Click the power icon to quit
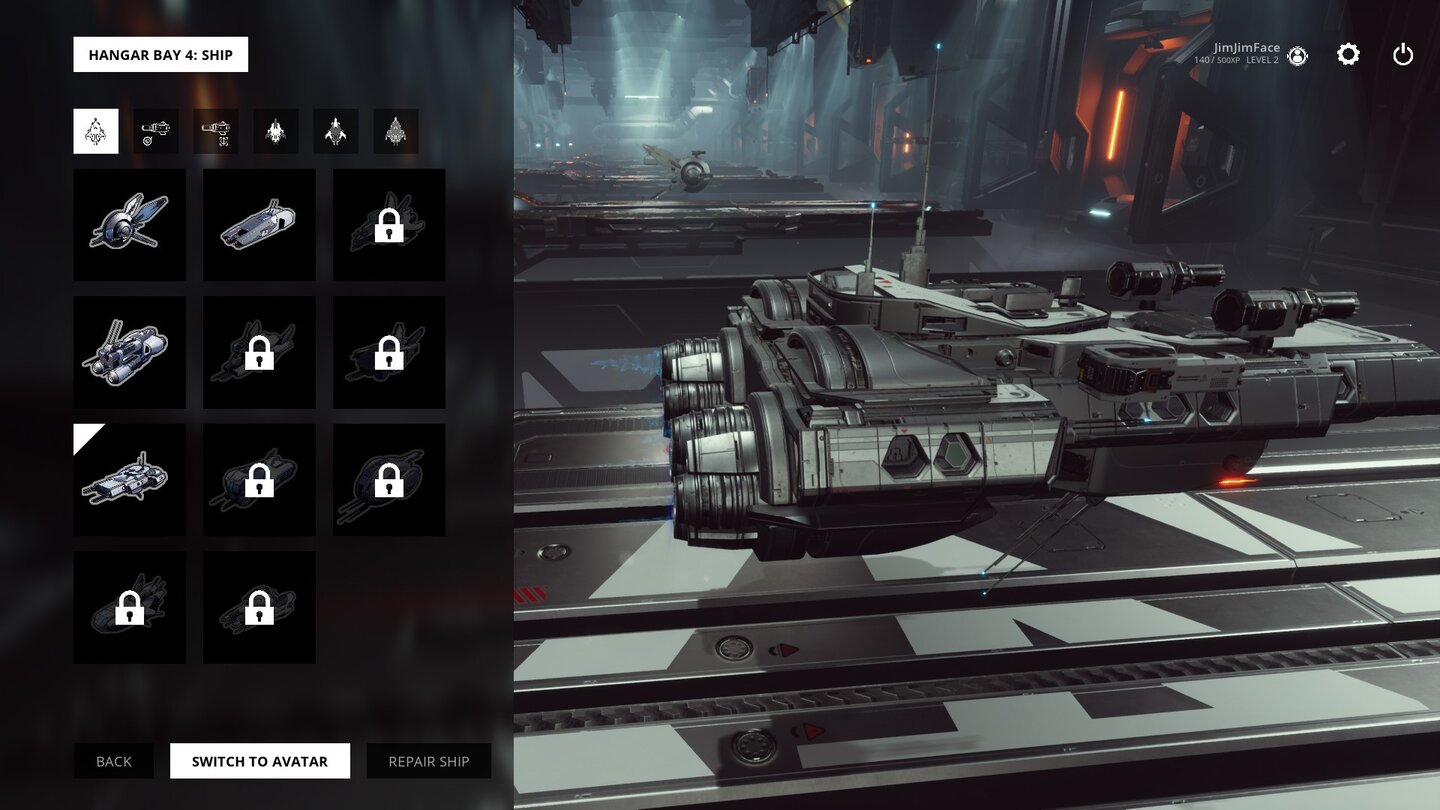Screen dimensions: 1440x810 click(1403, 55)
